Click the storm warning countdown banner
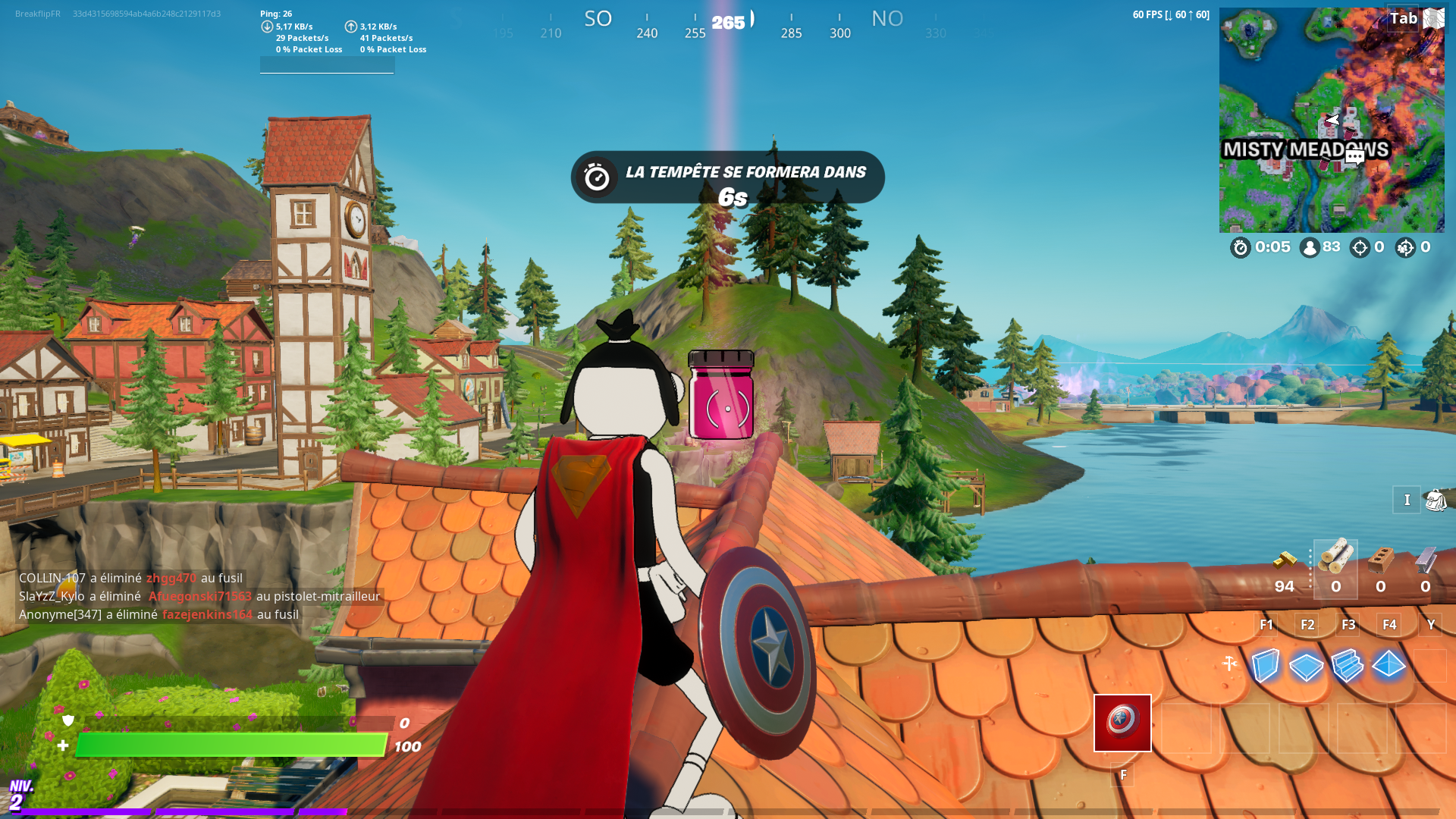This screenshot has height=819, width=1456. point(726,176)
